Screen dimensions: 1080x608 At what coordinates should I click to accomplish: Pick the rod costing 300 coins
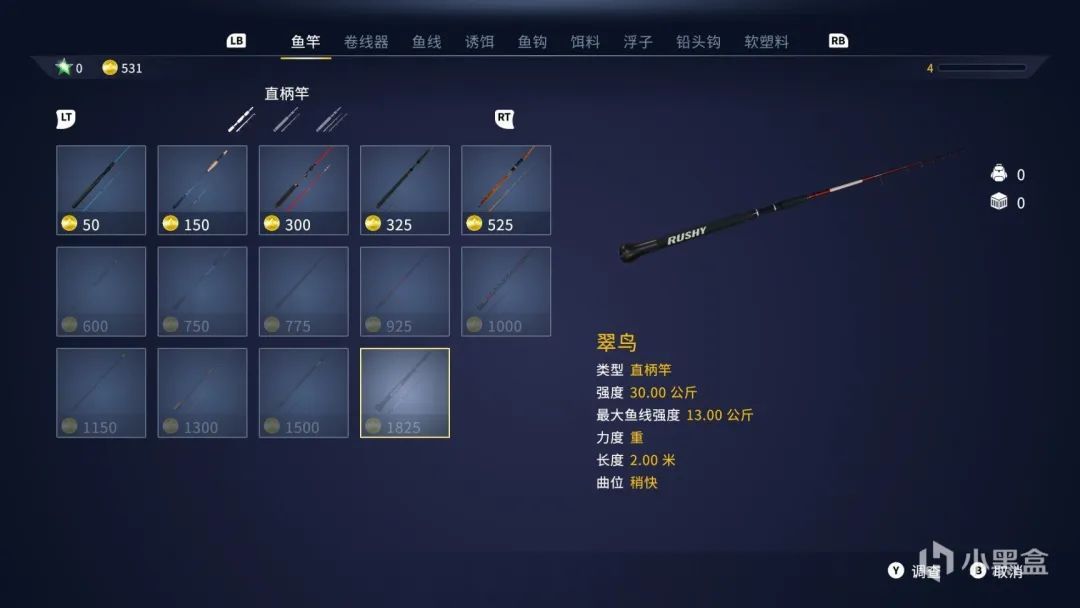[303, 190]
